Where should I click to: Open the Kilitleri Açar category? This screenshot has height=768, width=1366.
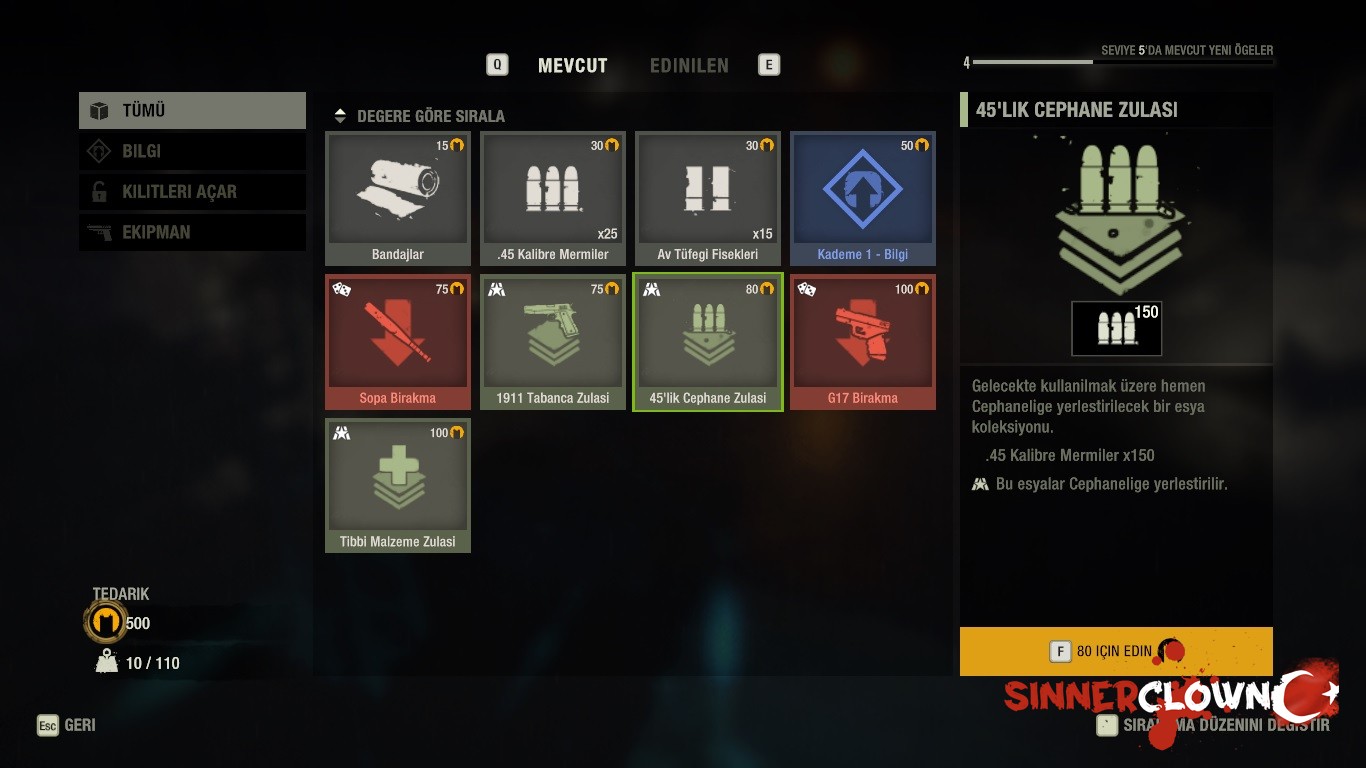192,192
